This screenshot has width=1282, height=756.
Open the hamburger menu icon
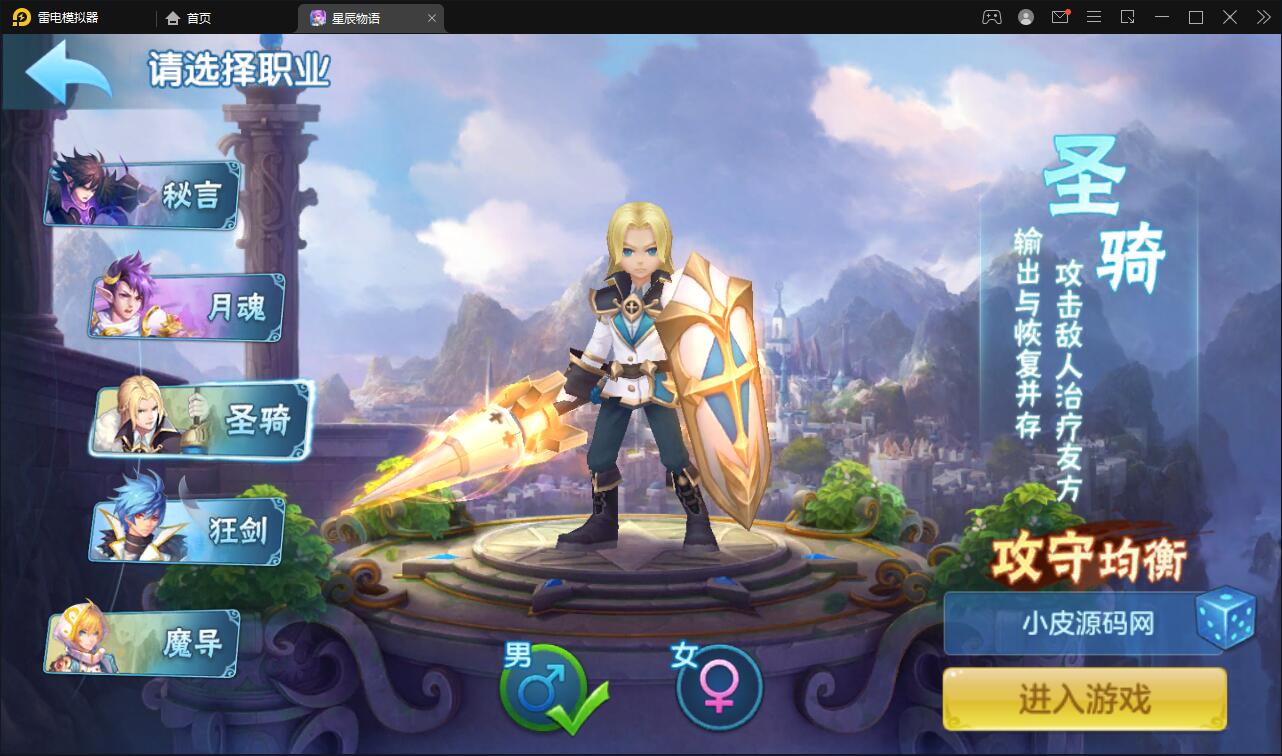pyautogui.click(x=1093, y=17)
